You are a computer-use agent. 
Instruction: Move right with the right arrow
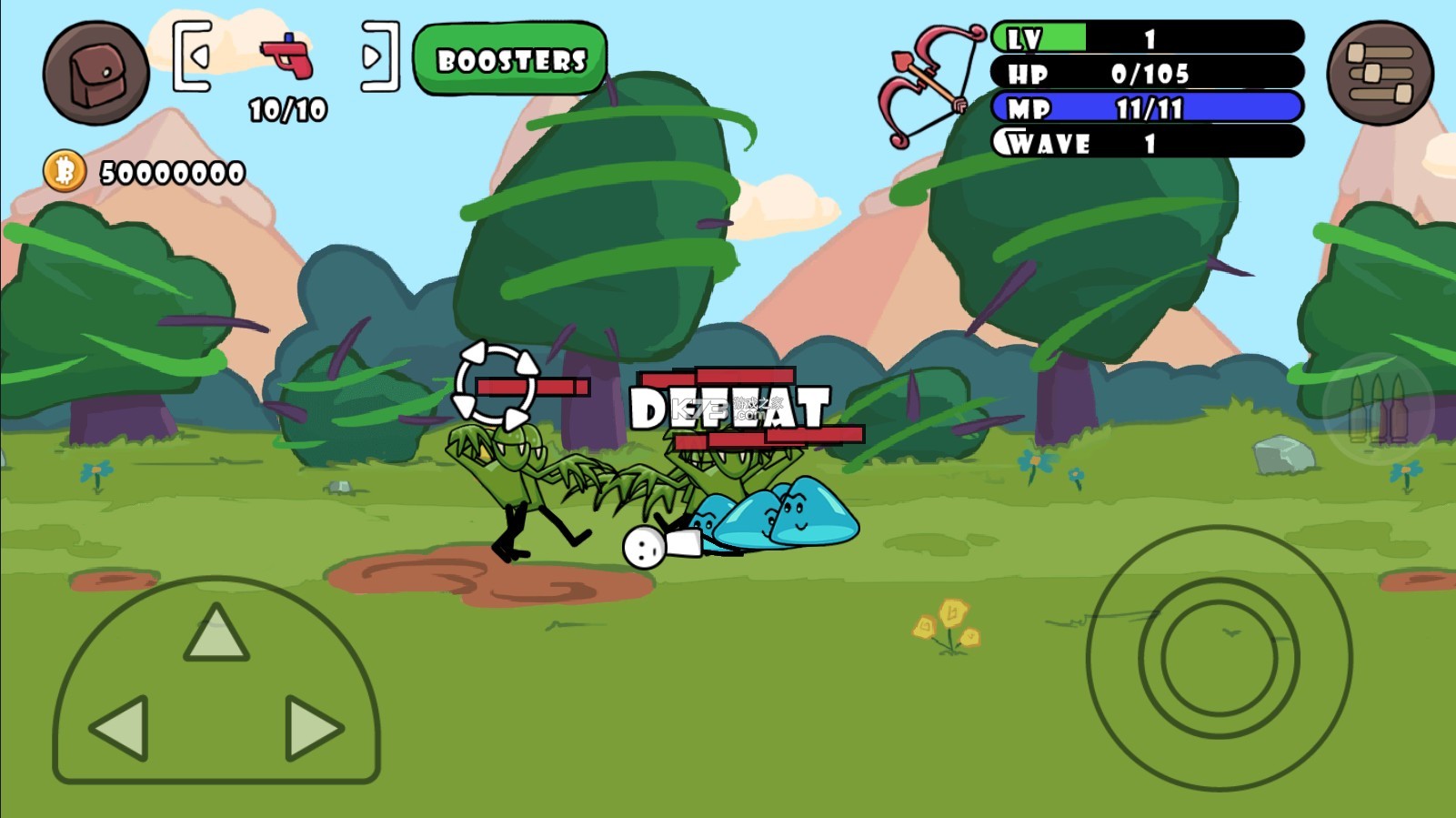click(312, 728)
